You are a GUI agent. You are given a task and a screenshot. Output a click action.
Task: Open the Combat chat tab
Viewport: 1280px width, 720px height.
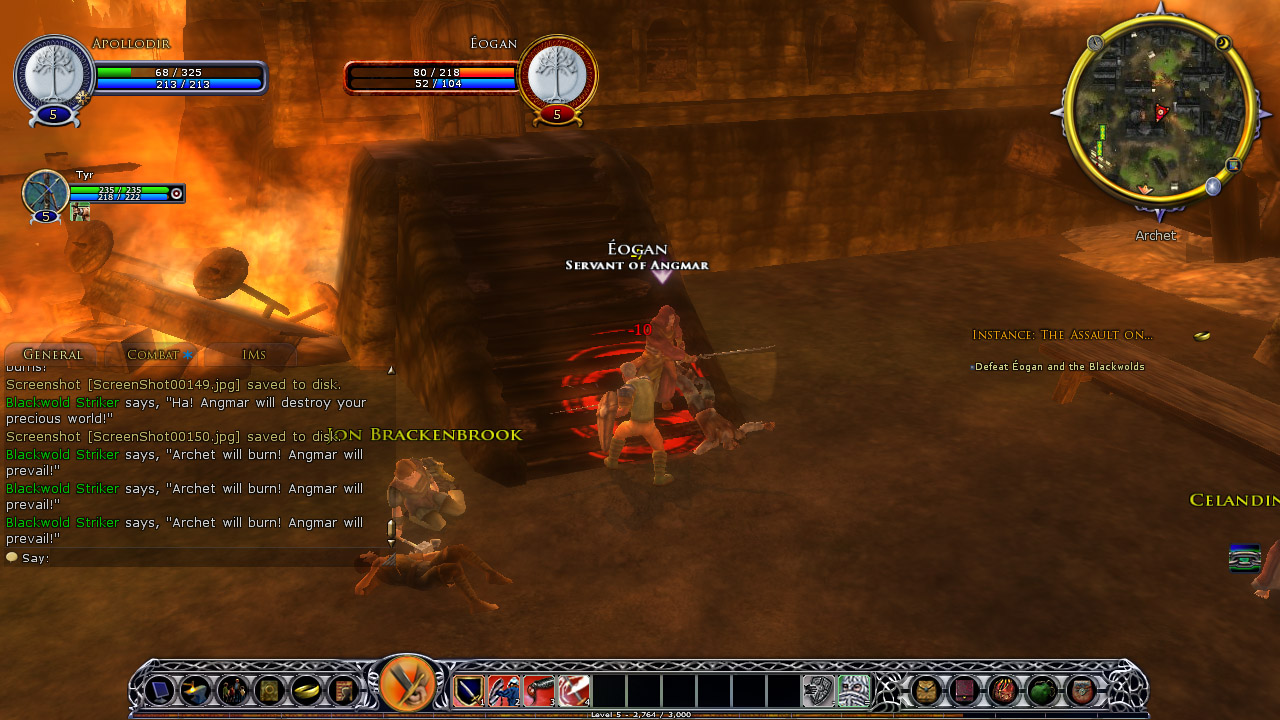152,355
